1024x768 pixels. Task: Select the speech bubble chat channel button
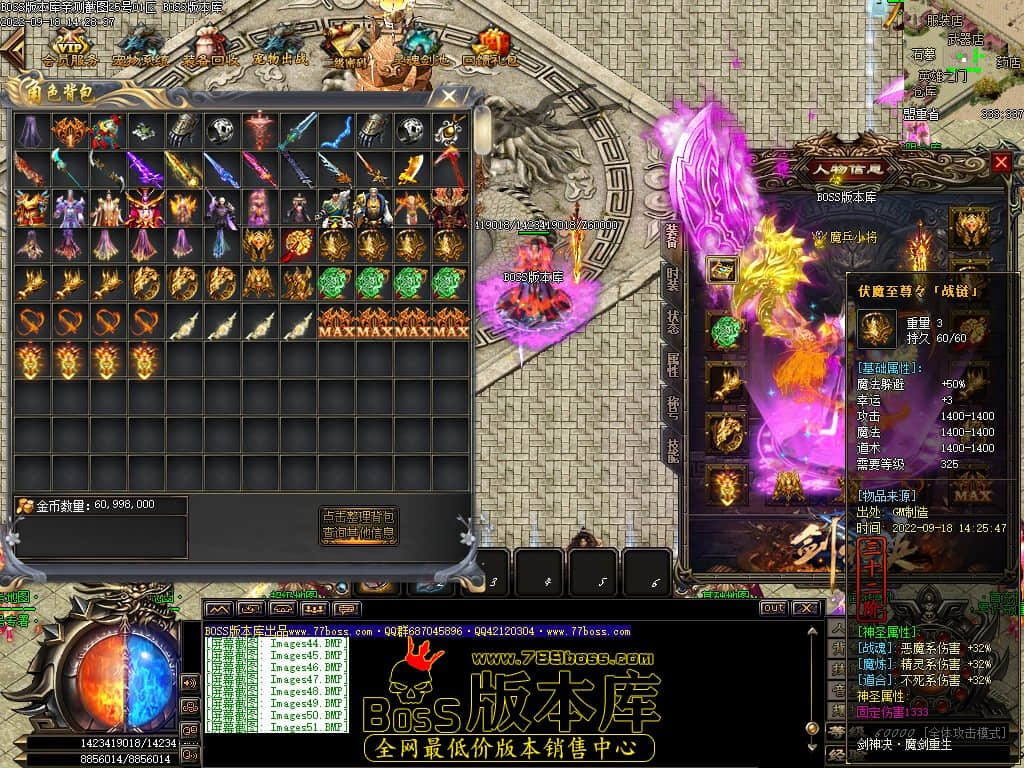click(x=348, y=608)
